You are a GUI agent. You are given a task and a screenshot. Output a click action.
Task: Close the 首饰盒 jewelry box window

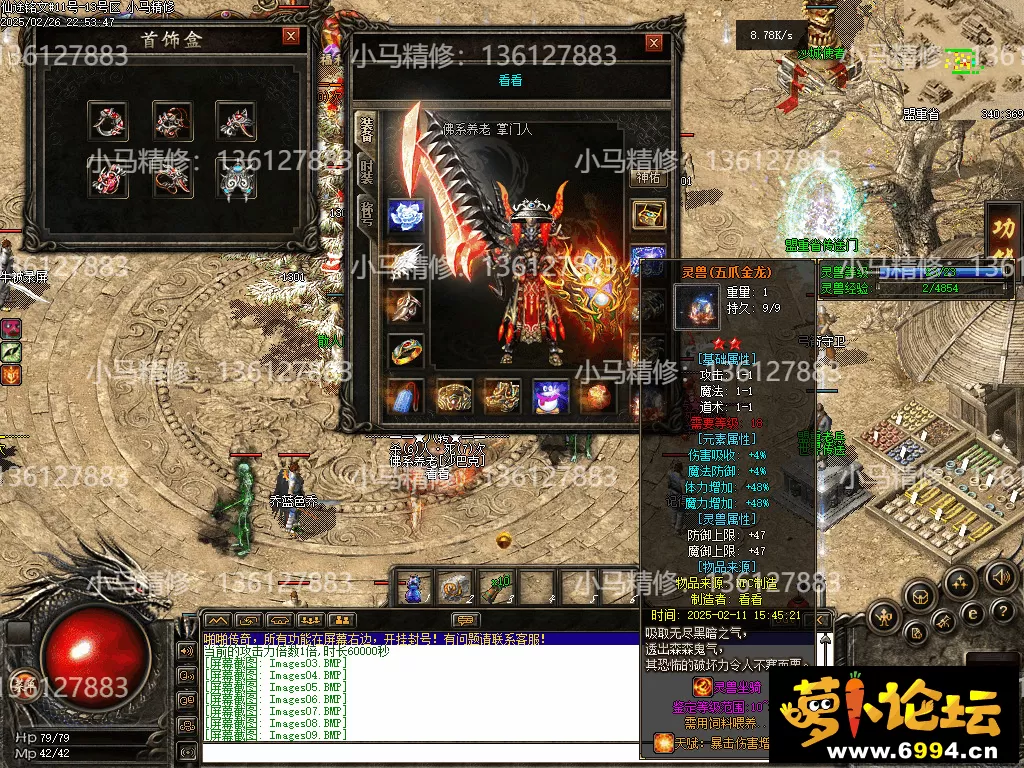(x=291, y=37)
